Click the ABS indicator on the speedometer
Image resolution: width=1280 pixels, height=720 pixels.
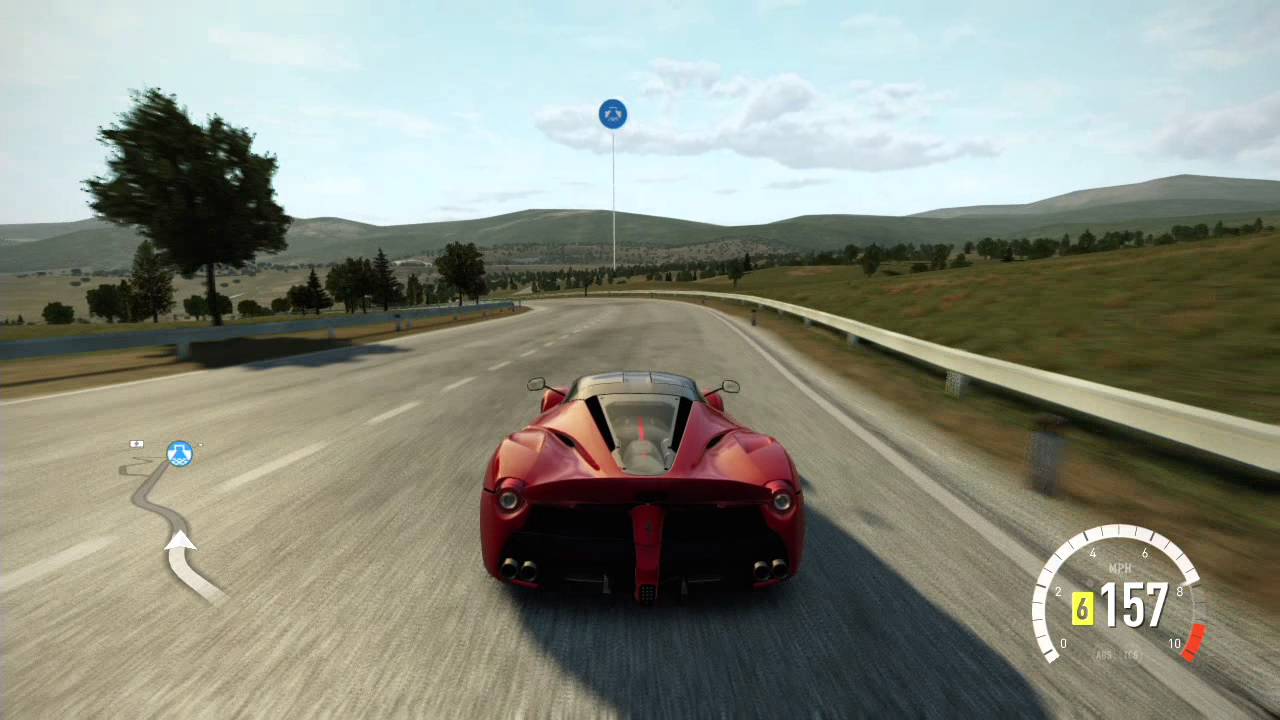(x=1103, y=655)
